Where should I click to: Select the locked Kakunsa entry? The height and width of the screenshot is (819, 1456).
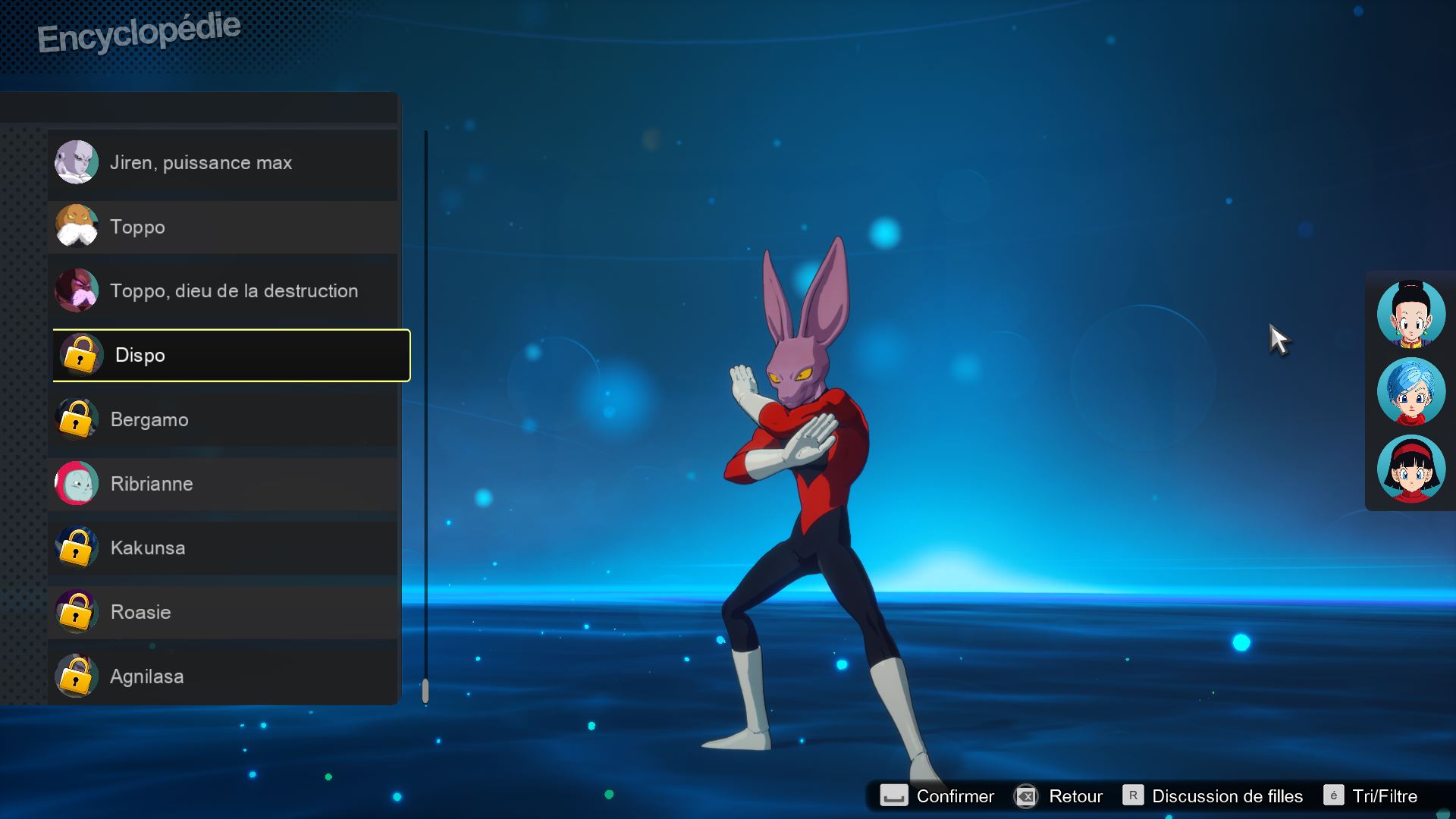tap(224, 548)
